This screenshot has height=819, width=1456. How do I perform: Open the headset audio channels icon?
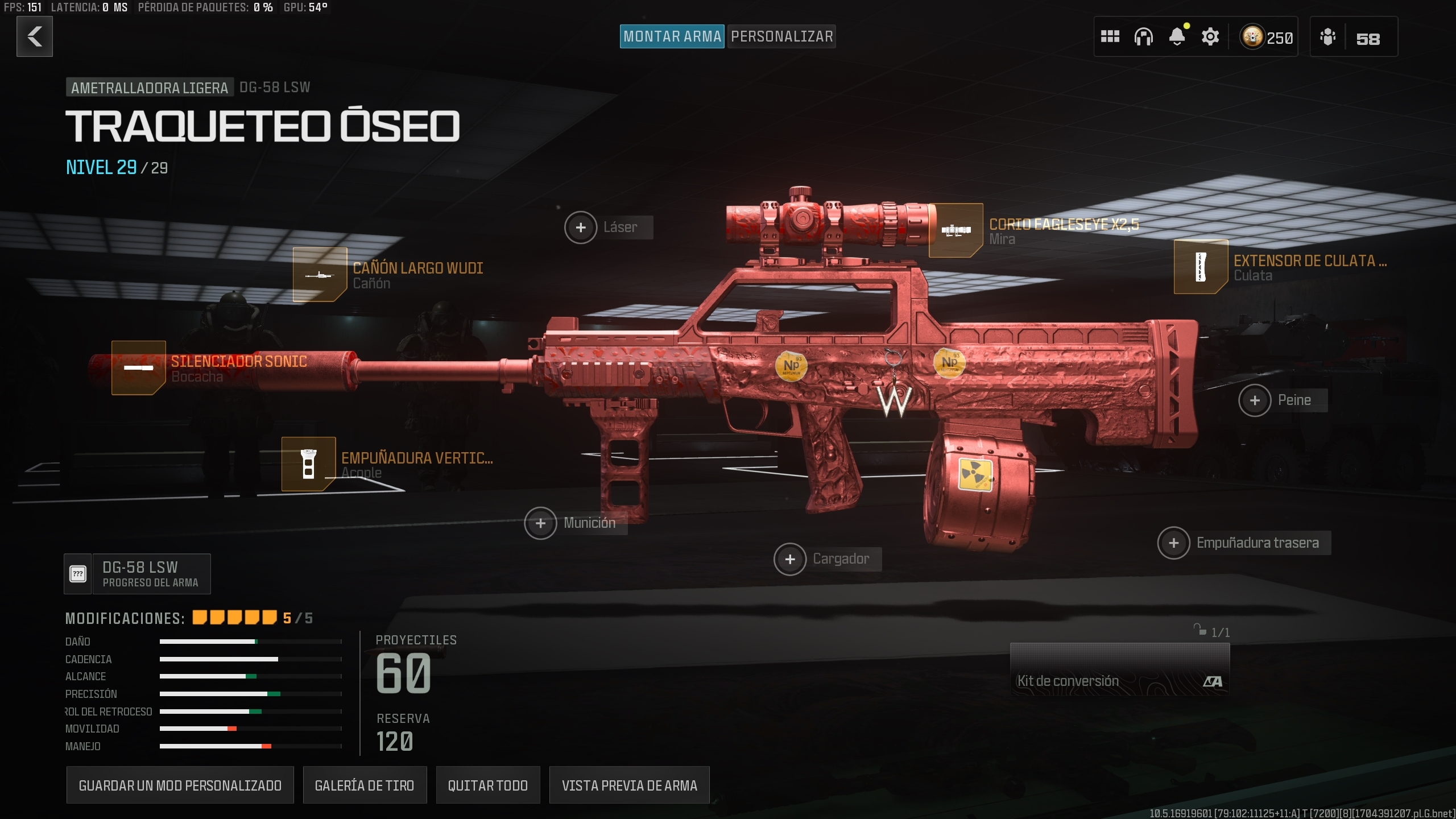click(1144, 36)
